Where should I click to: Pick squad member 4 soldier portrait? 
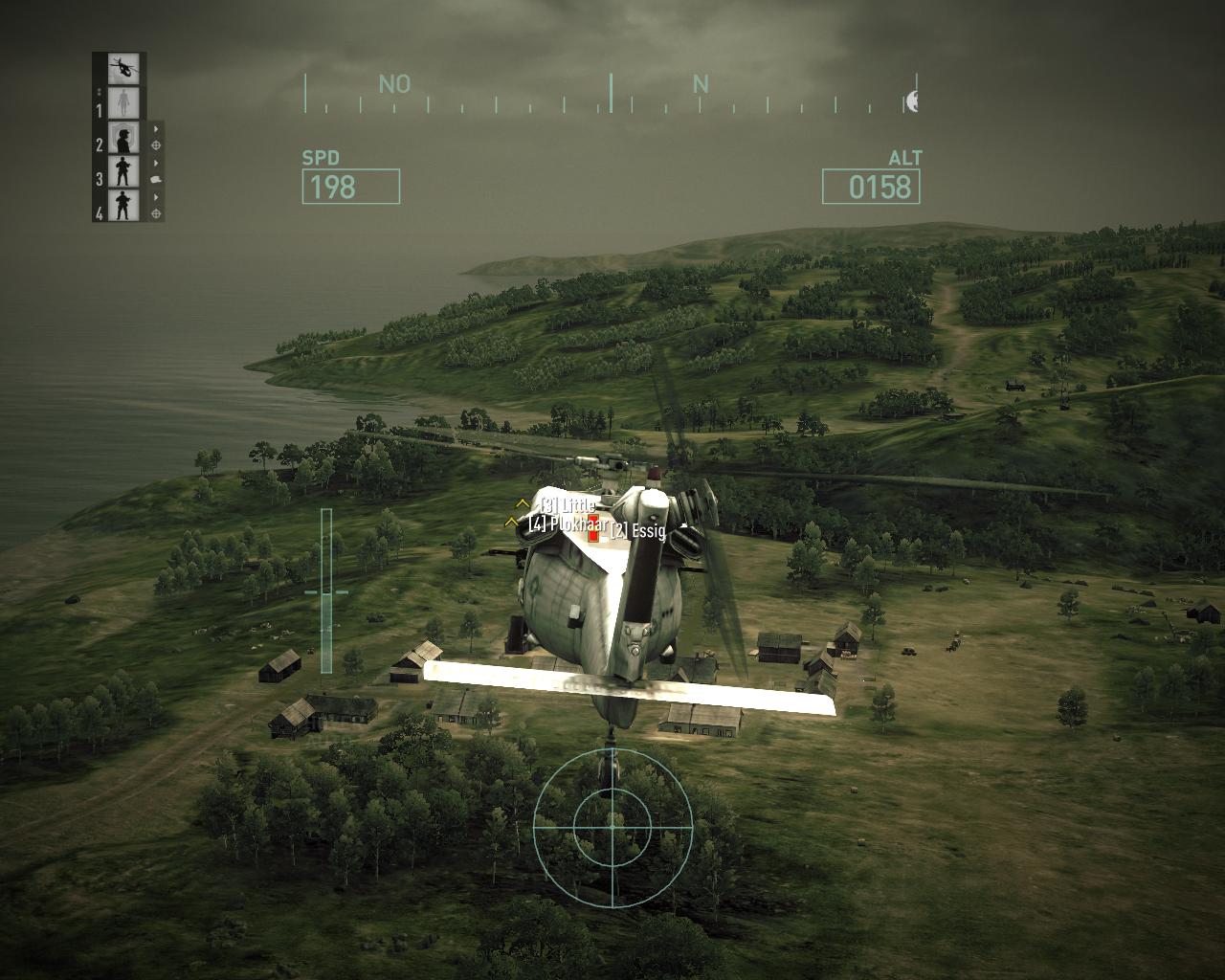coord(123,205)
